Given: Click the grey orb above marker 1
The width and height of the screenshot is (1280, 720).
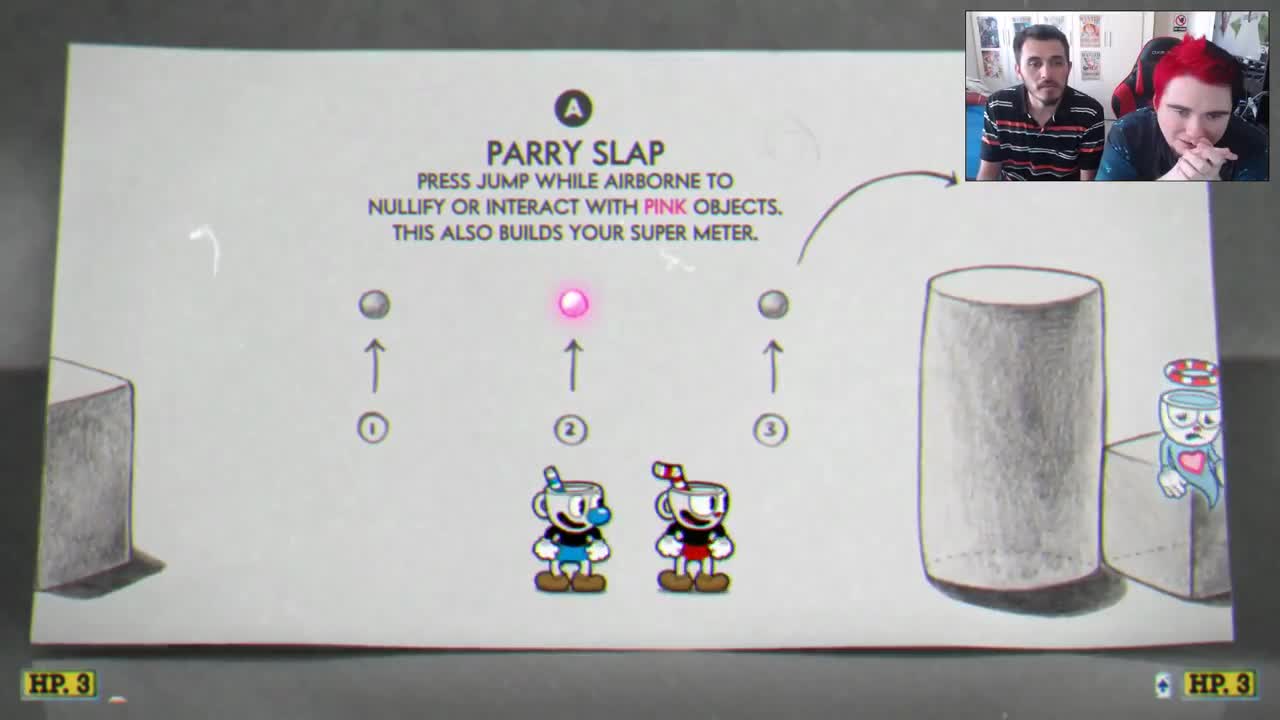Looking at the screenshot, I should coord(375,305).
